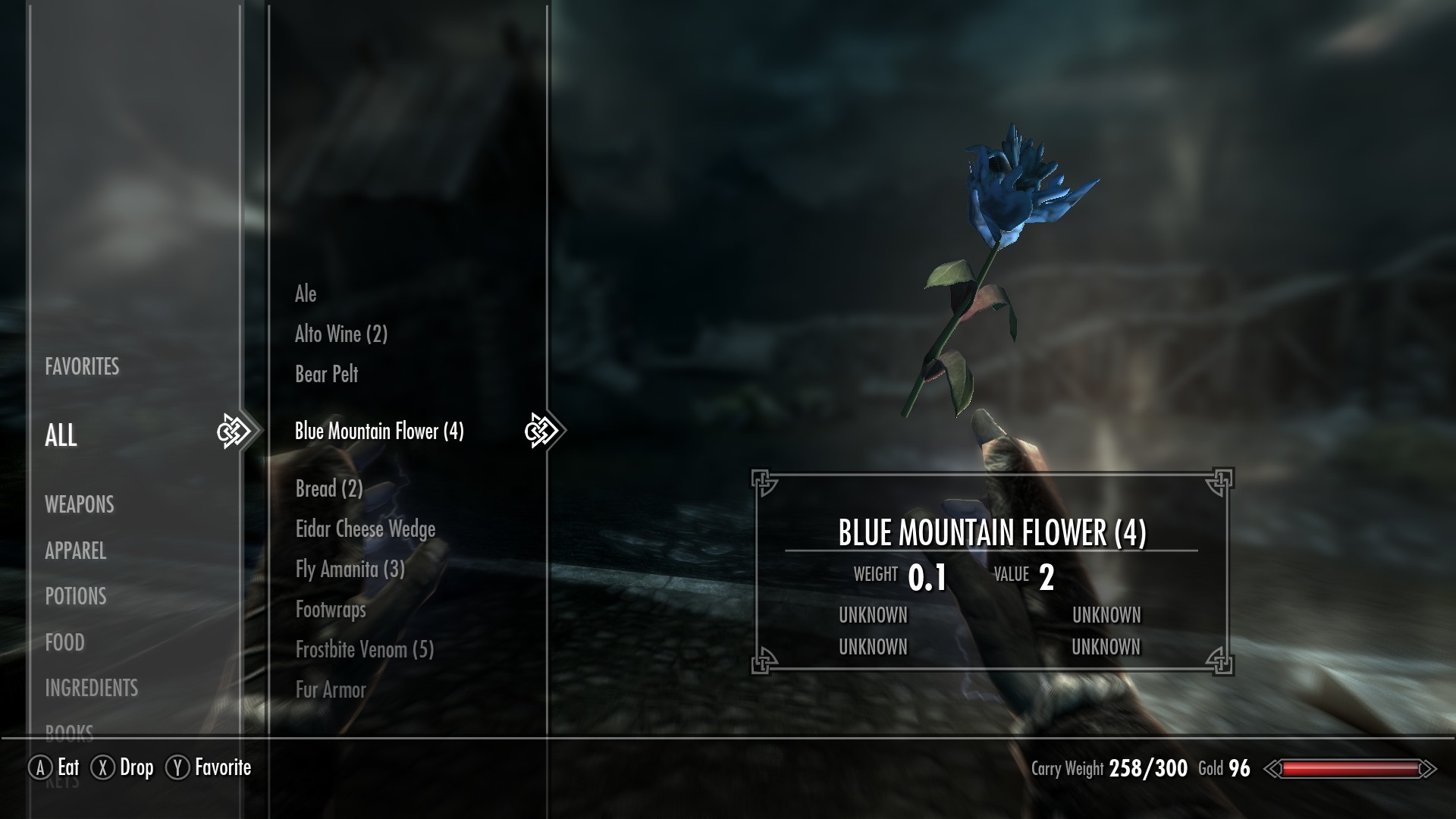
Task: Switch to the Weapons category
Action: coord(80,505)
